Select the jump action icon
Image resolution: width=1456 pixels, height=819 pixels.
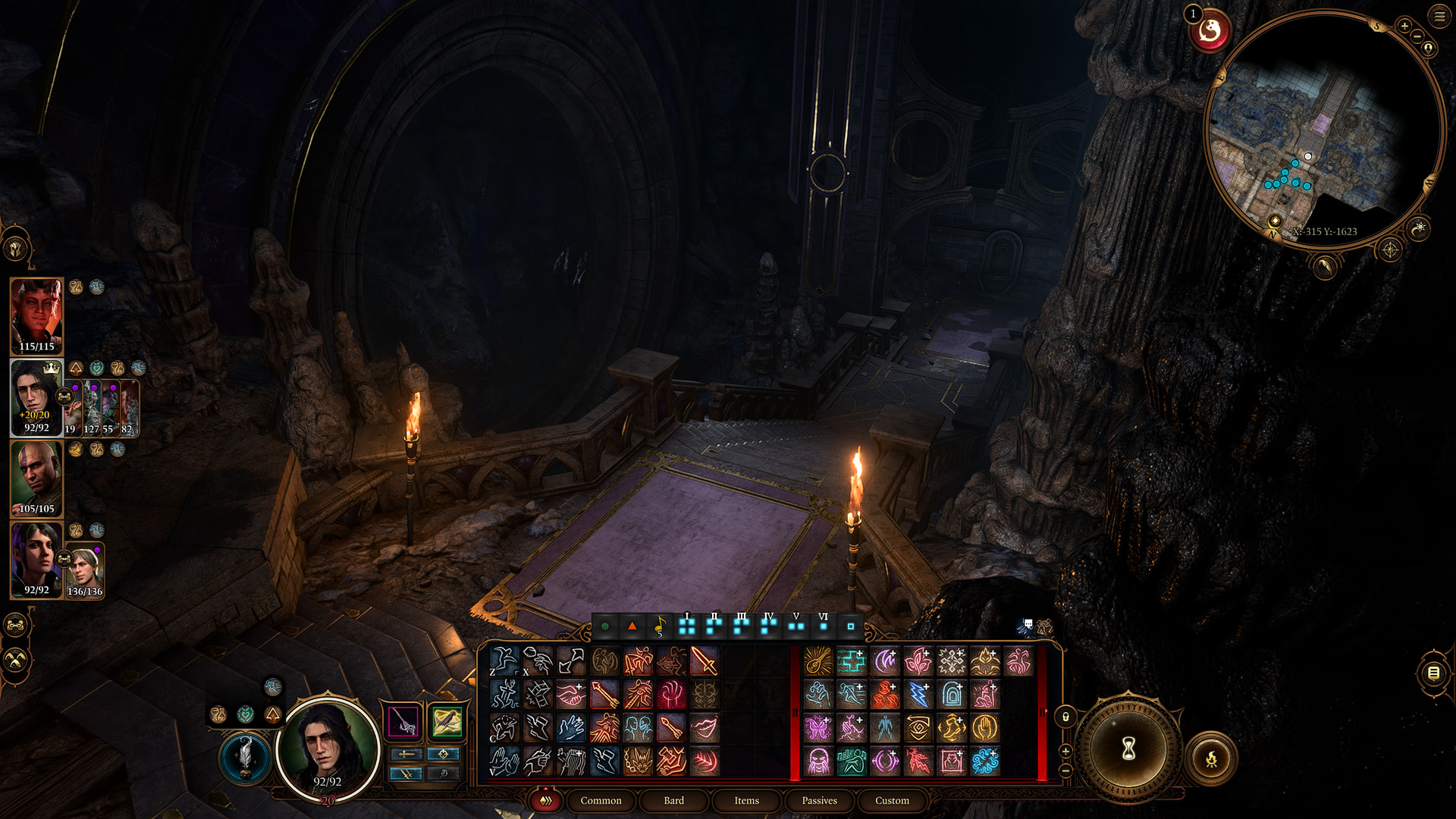[x=504, y=695]
